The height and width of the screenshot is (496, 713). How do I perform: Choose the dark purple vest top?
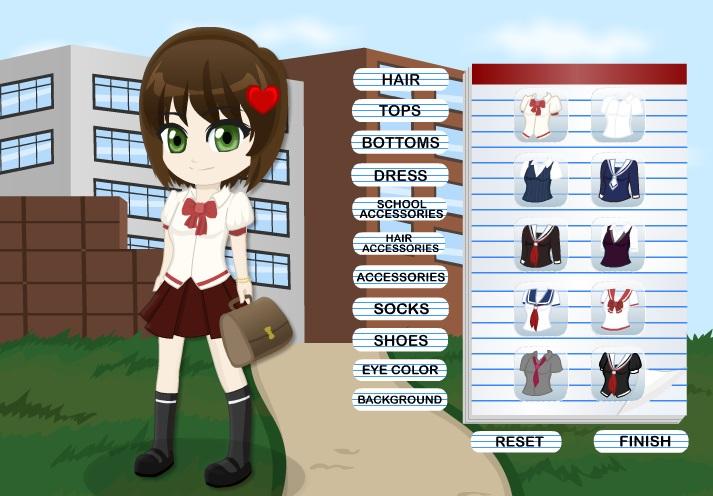[618, 245]
